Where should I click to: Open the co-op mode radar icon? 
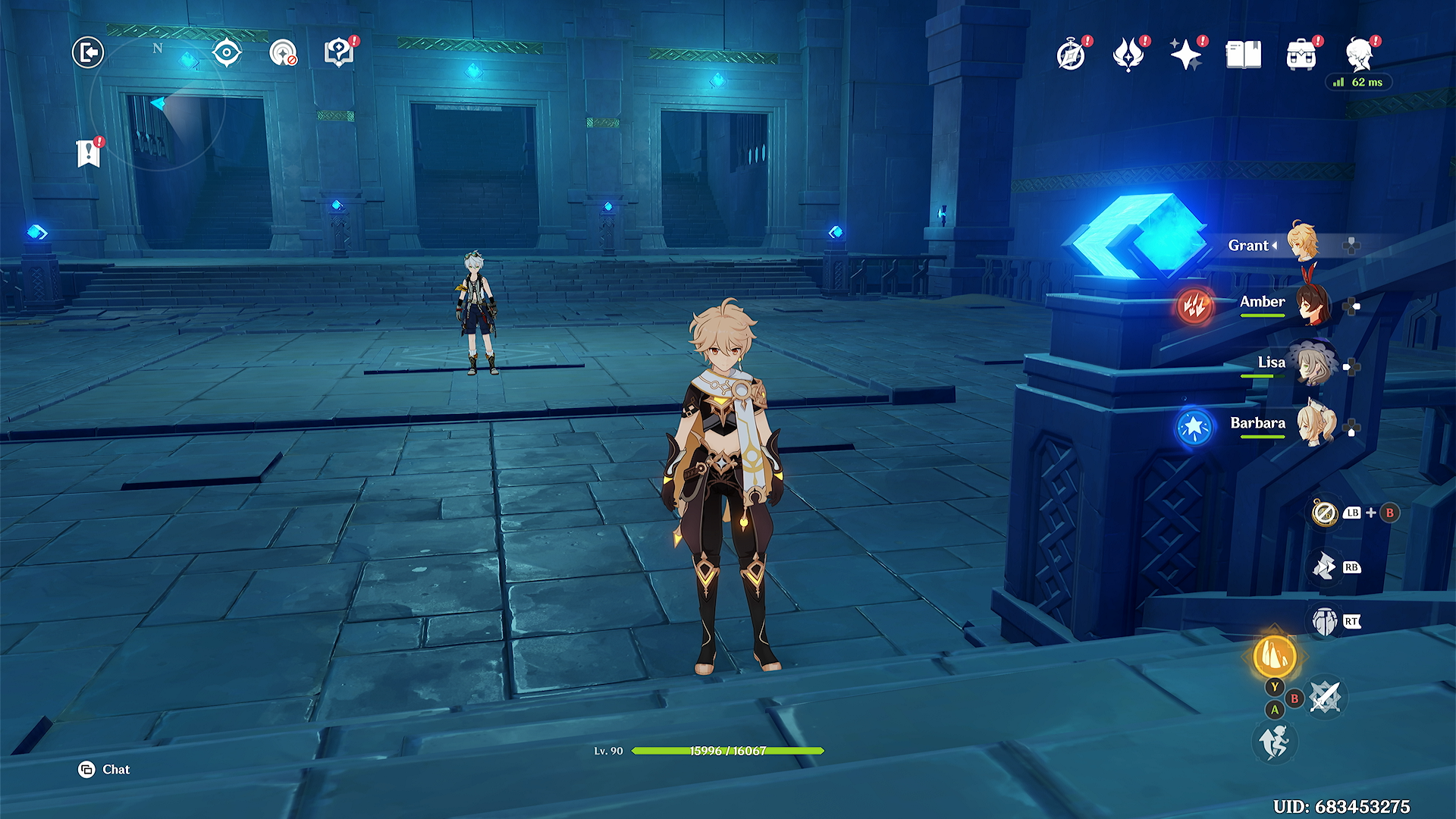(x=283, y=53)
